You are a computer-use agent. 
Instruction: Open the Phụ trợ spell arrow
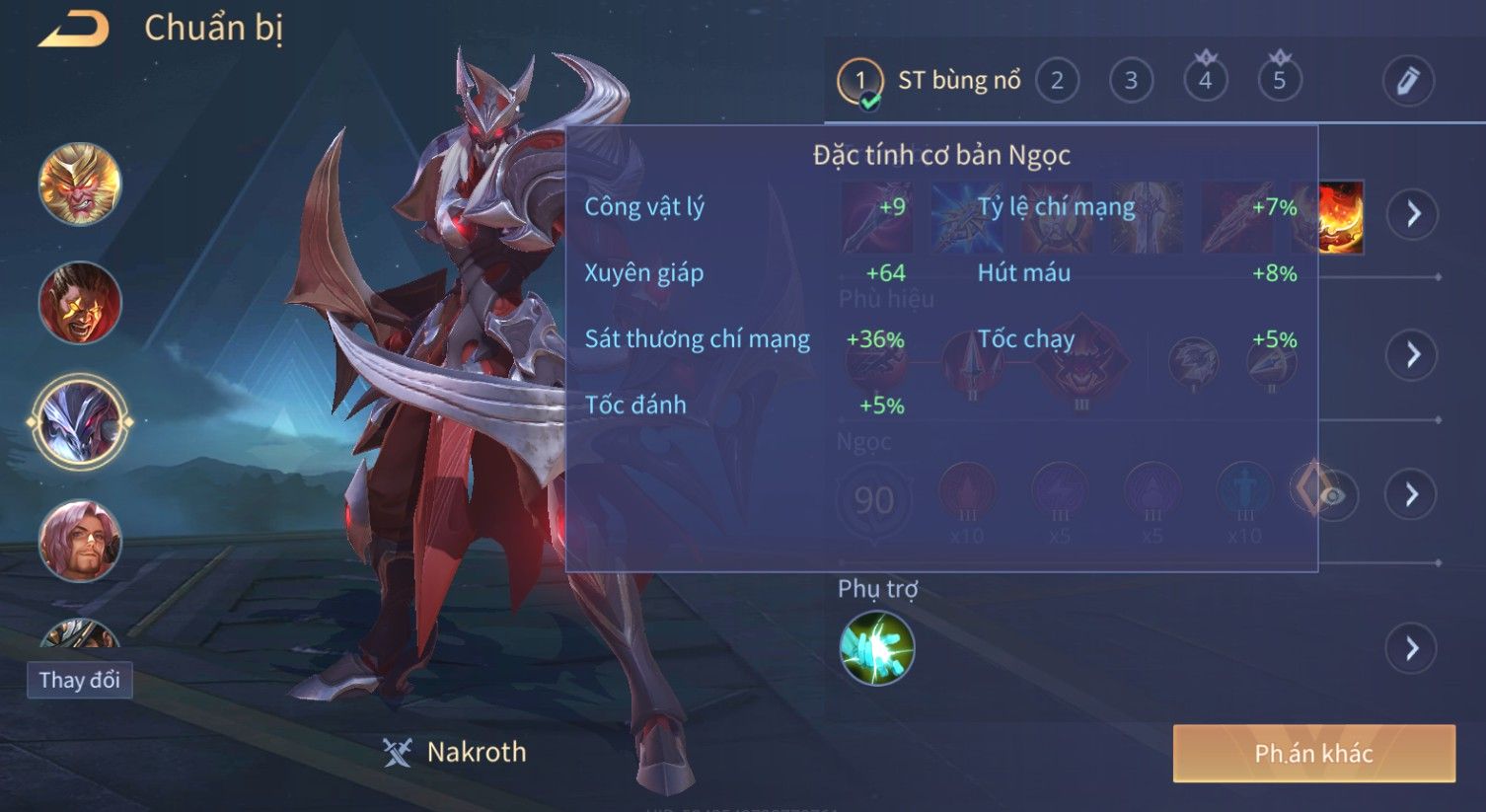click(x=1412, y=648)
